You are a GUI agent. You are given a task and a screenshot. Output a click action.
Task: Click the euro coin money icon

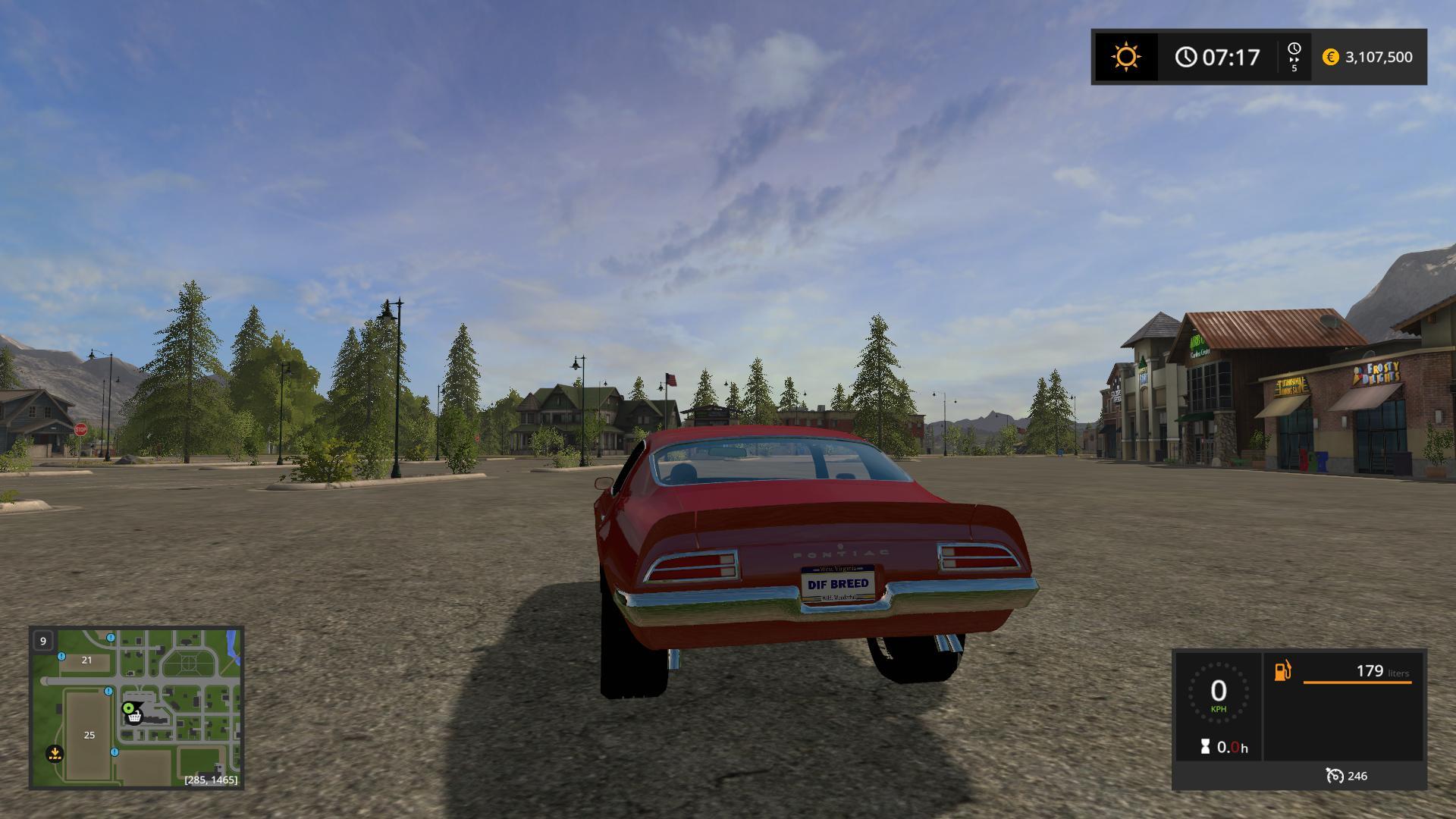point(1330,57)
